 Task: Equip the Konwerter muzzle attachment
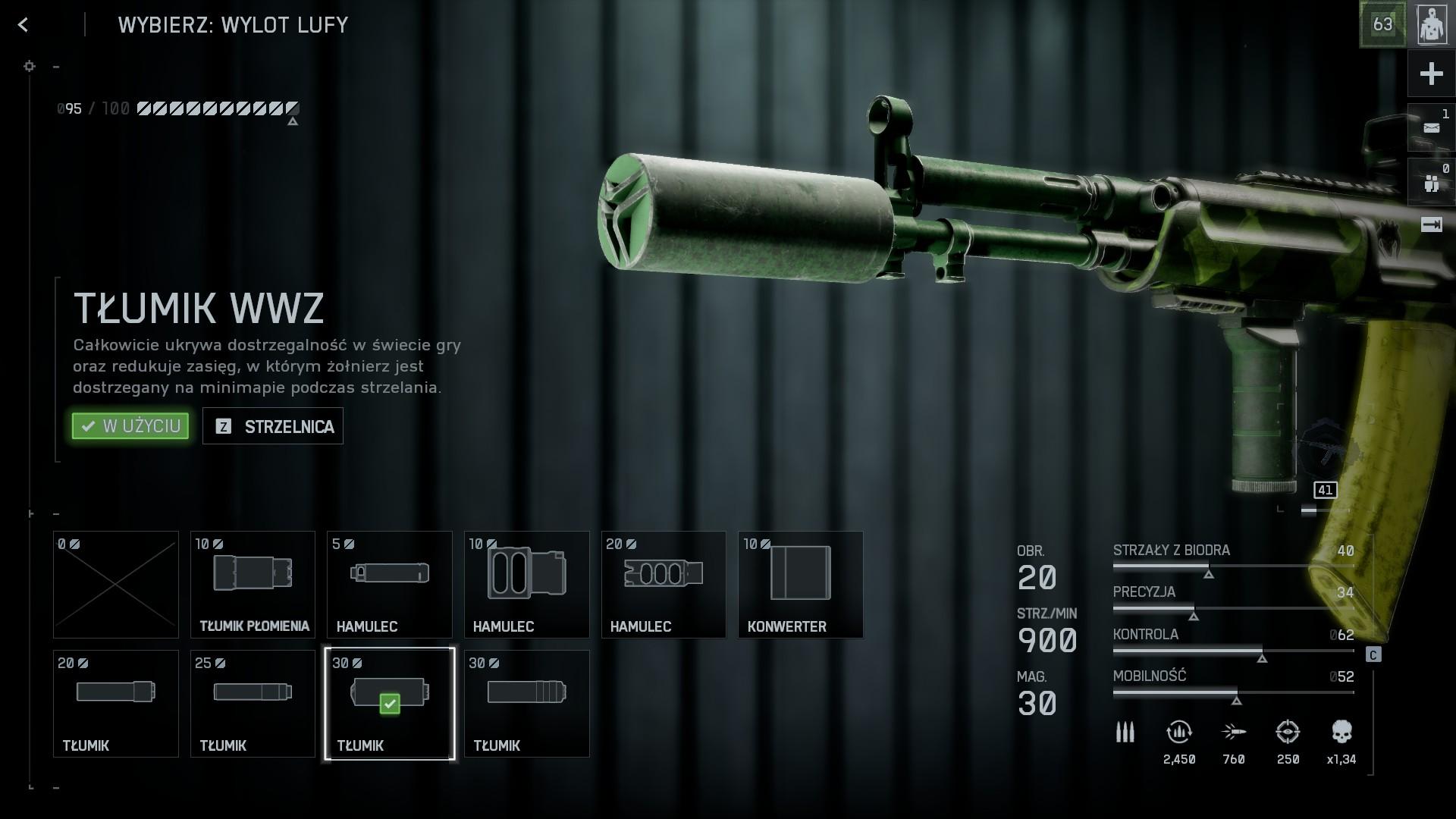[800, 585]
